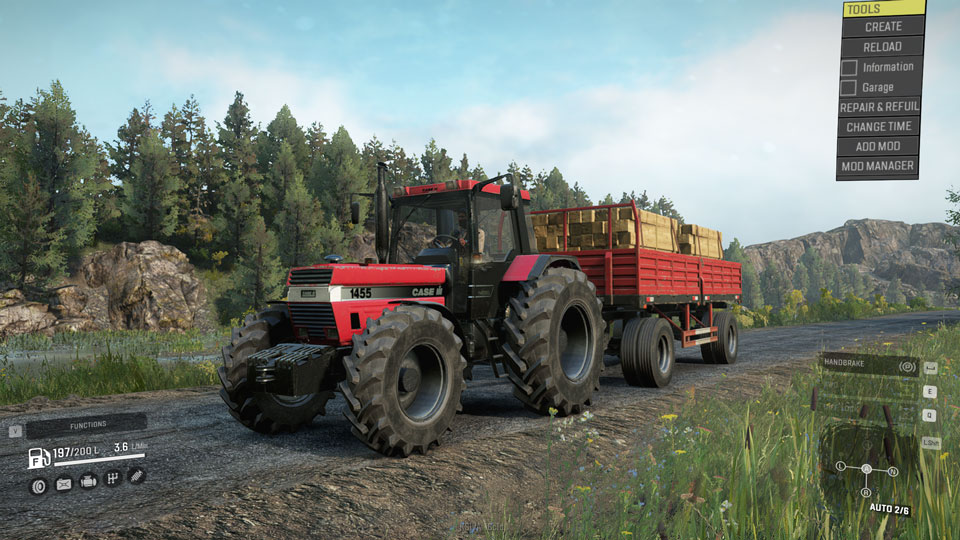Click the engine damage status icon
Screen dimensions: 960x540
pos(88,481)
